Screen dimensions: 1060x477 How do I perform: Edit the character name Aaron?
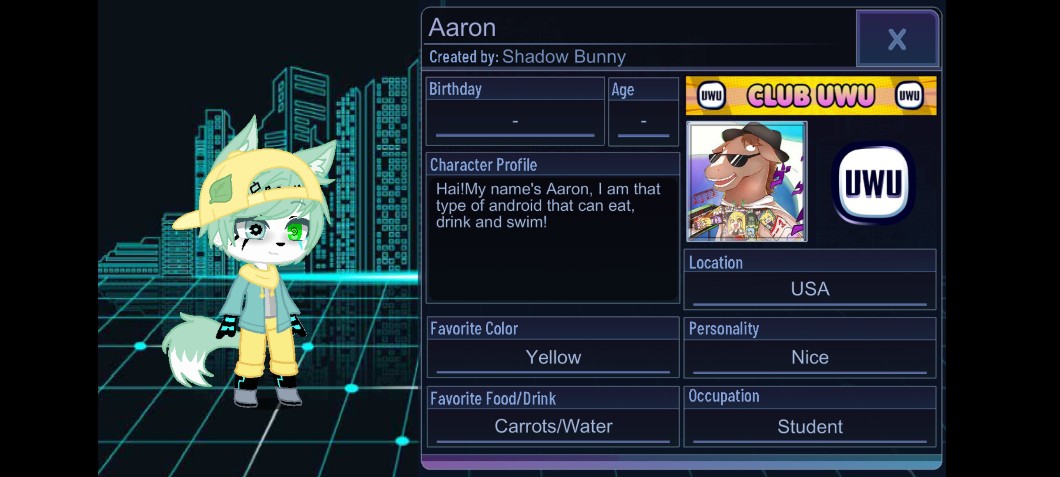463,28
